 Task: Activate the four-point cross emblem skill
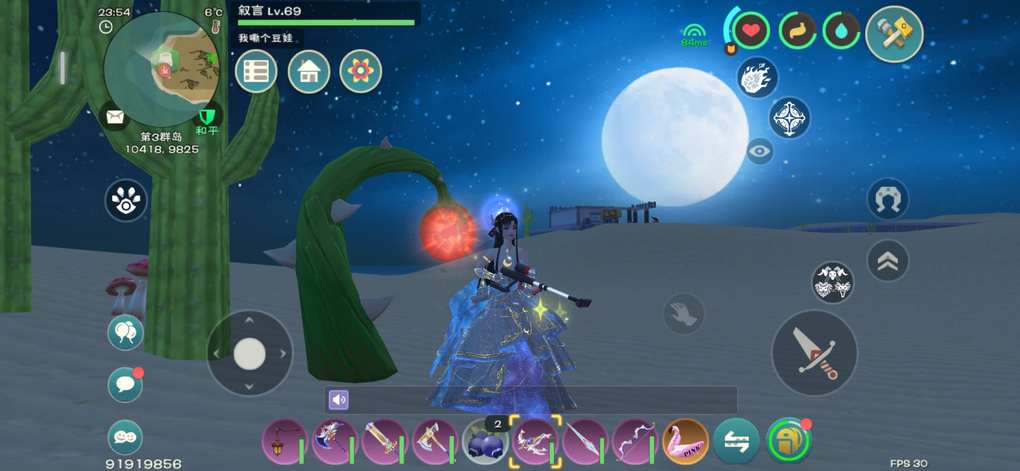(x=789, y=118)
